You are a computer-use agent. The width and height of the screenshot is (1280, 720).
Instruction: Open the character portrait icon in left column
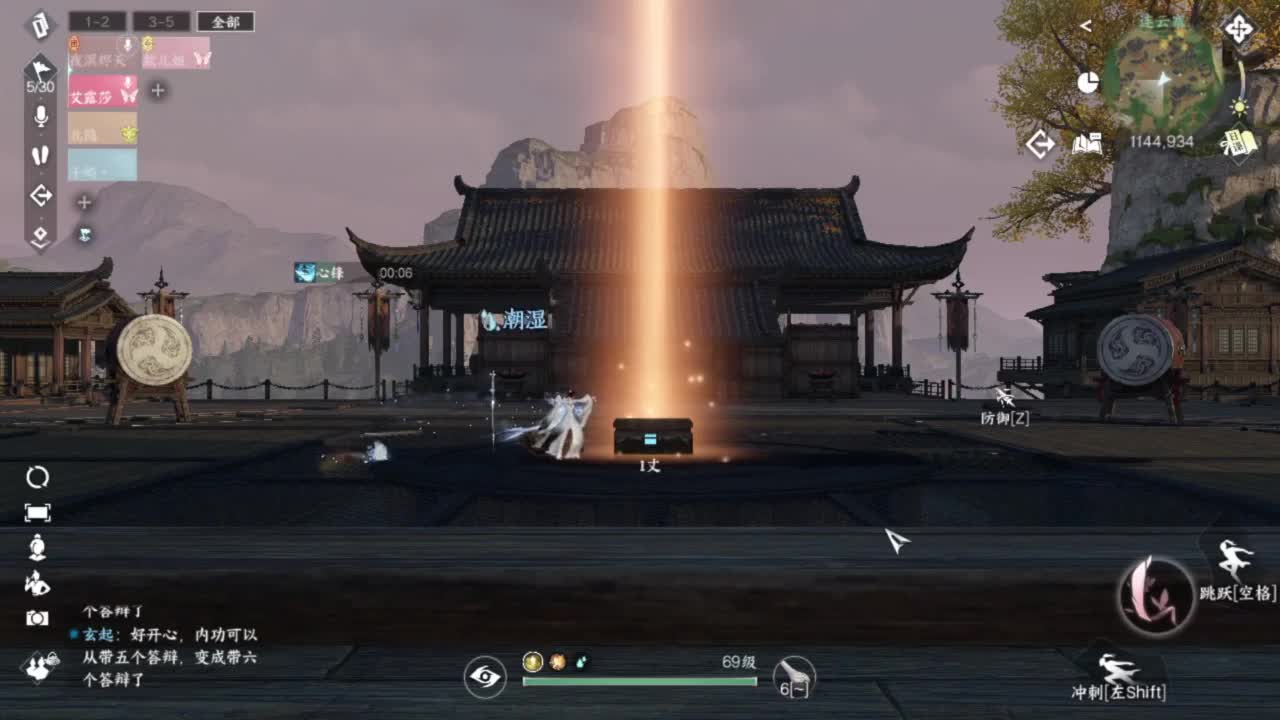click(37, 547)
